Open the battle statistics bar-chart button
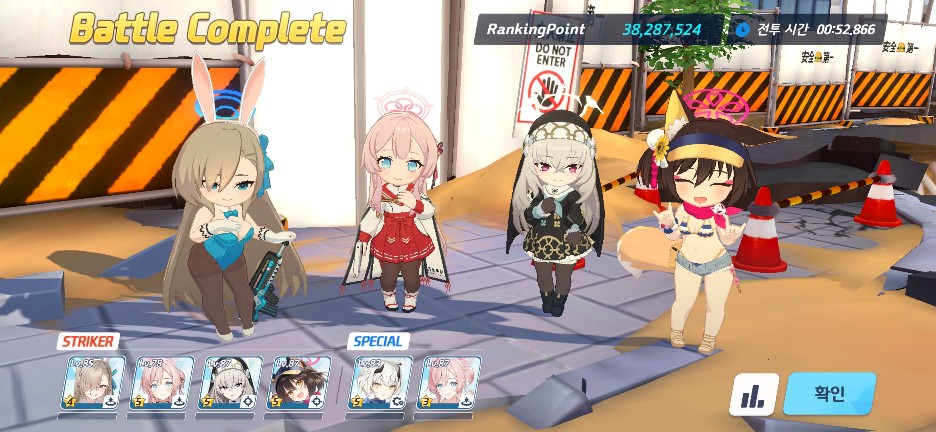 754,395
